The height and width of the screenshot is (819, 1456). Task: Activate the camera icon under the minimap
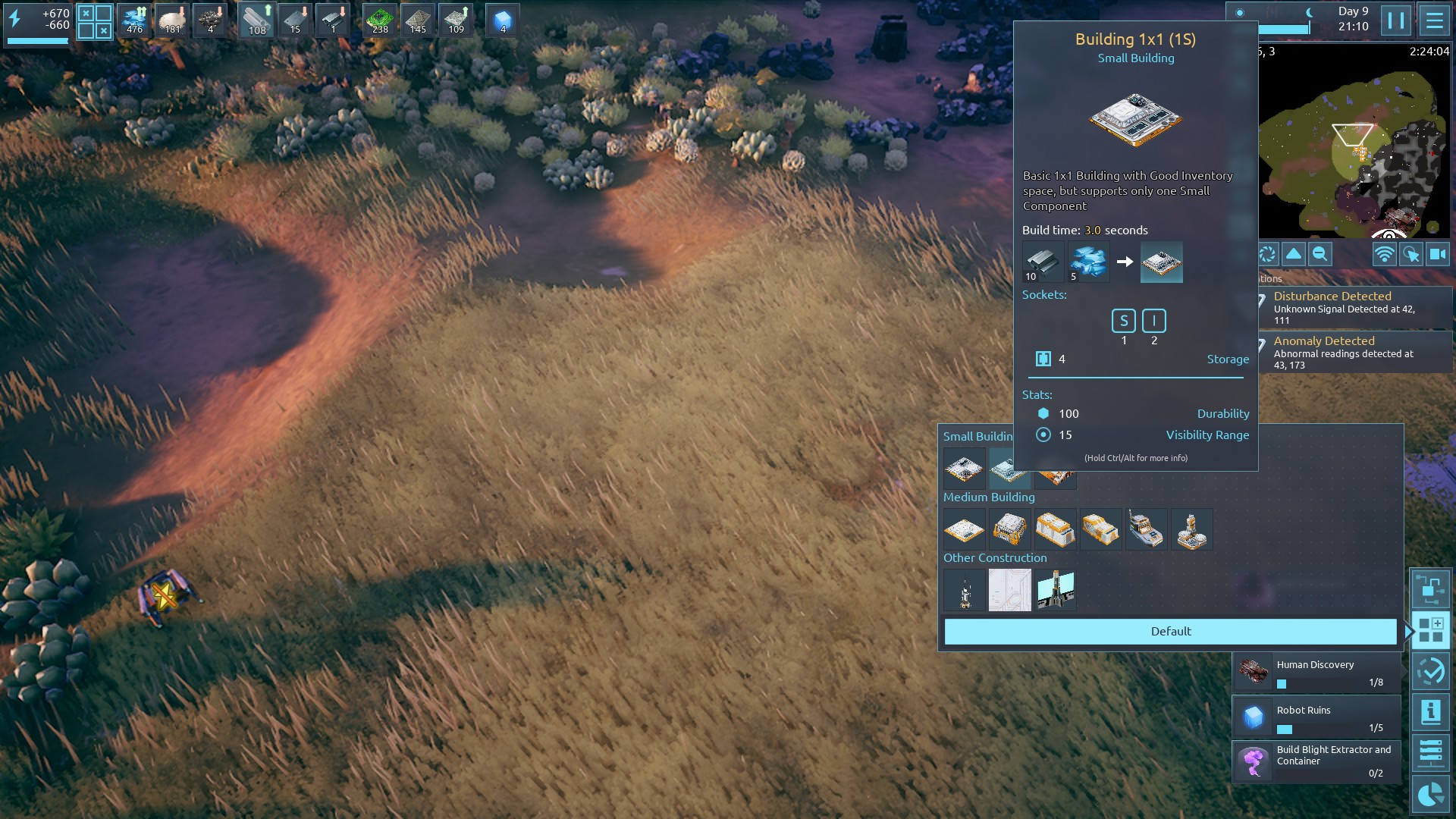pyautogui.click(x=1437, y=255)
